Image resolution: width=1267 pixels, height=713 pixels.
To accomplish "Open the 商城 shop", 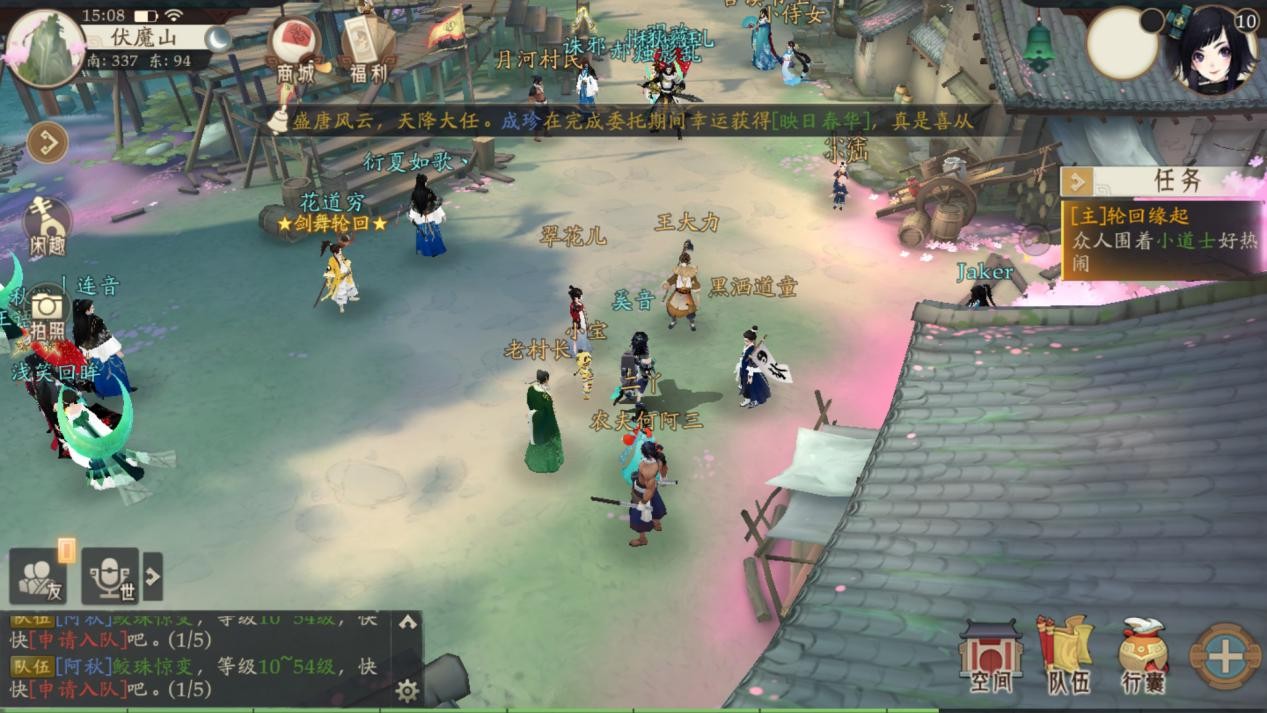I will coord(295,50).
